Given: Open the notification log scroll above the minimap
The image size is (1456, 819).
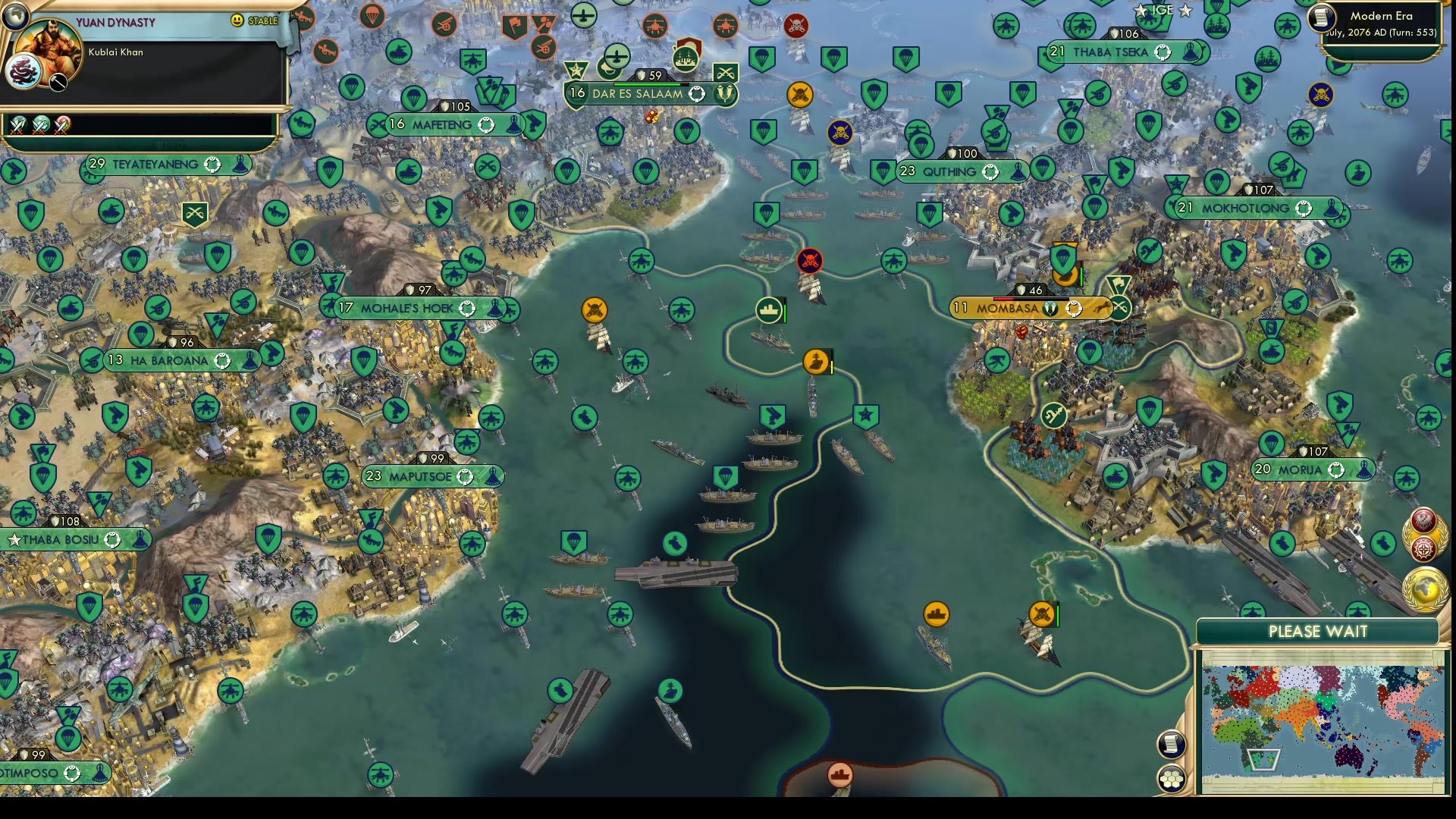Looking at the screenshot, I should point(1171,744).
